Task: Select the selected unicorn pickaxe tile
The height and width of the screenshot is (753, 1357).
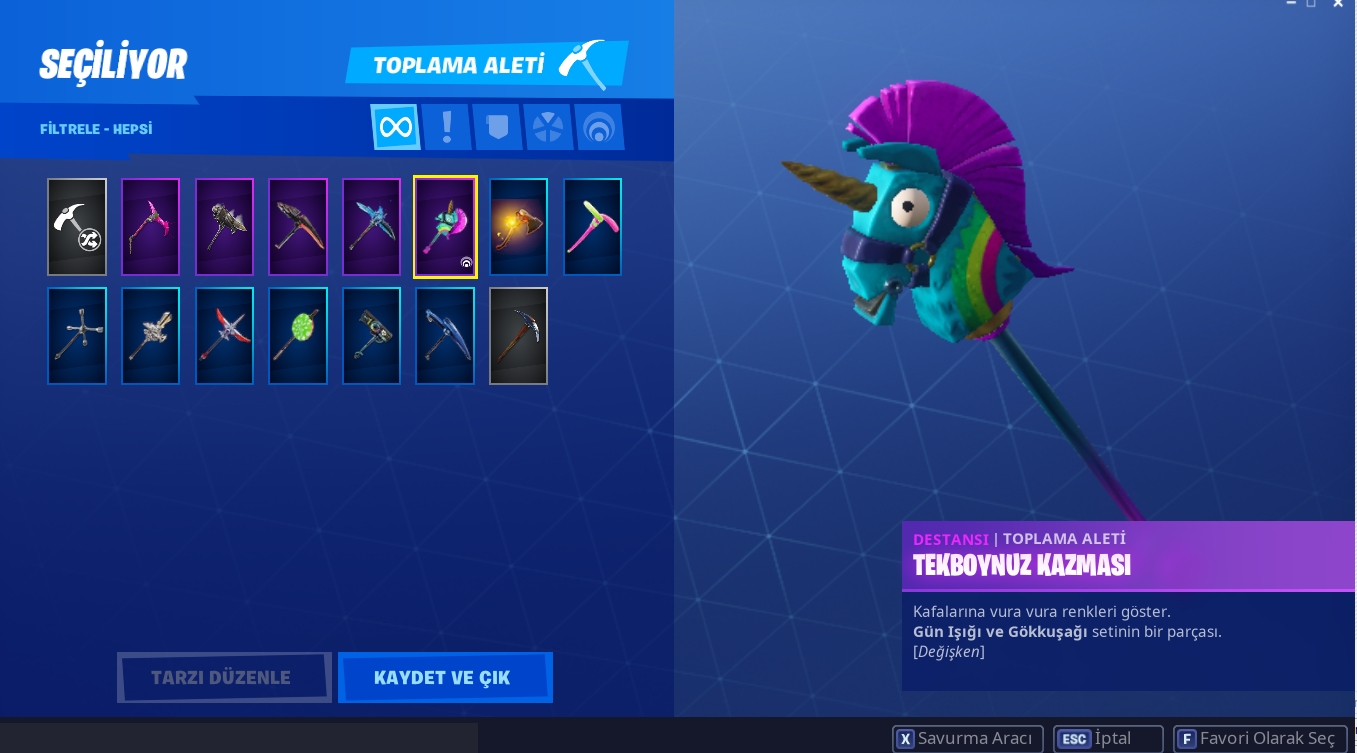Action: pos(446,227)
